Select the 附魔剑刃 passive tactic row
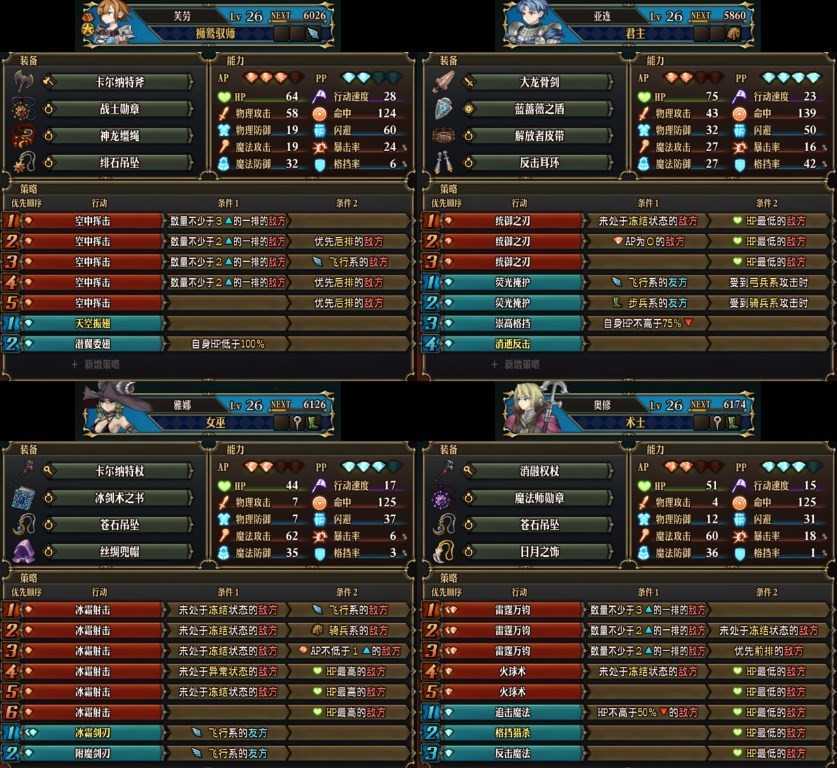 92,753
